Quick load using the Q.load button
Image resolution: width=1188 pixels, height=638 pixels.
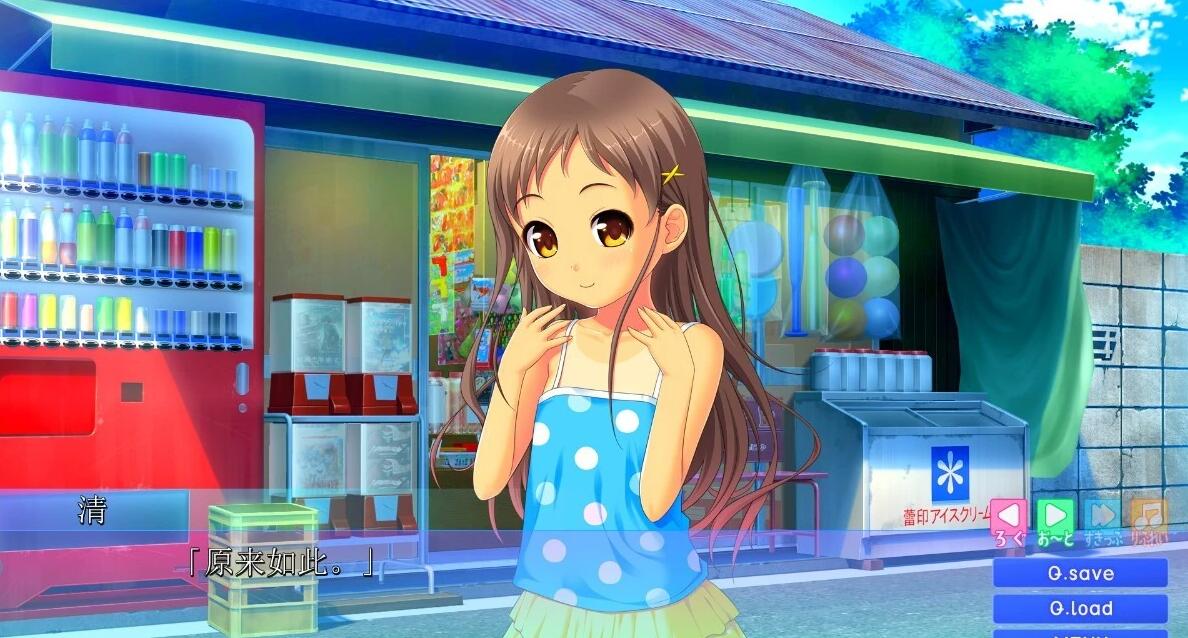pyautogui.click(x=1080, y=608)
